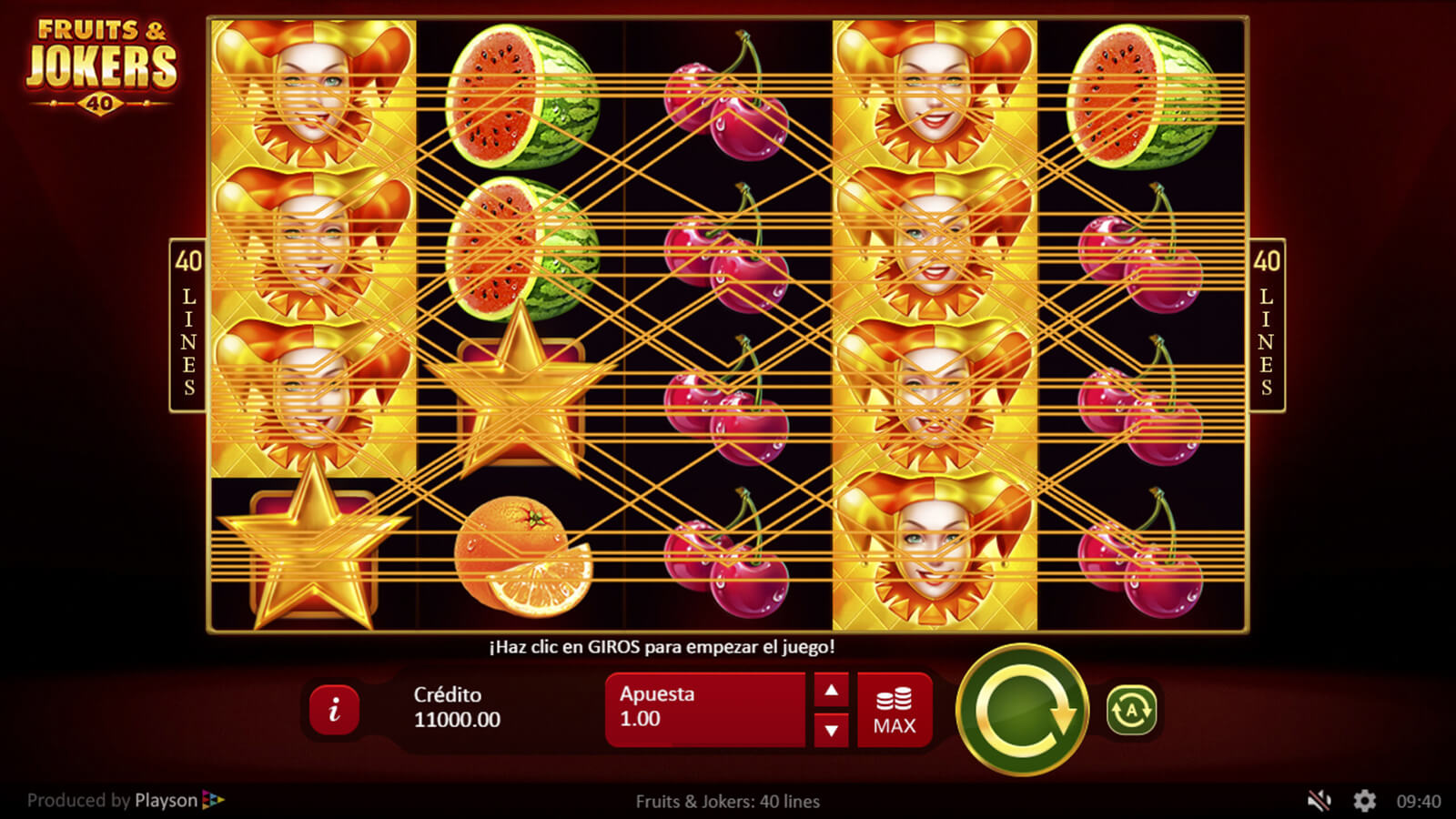Select the left 40 Lines indicator

pos(188,325)
